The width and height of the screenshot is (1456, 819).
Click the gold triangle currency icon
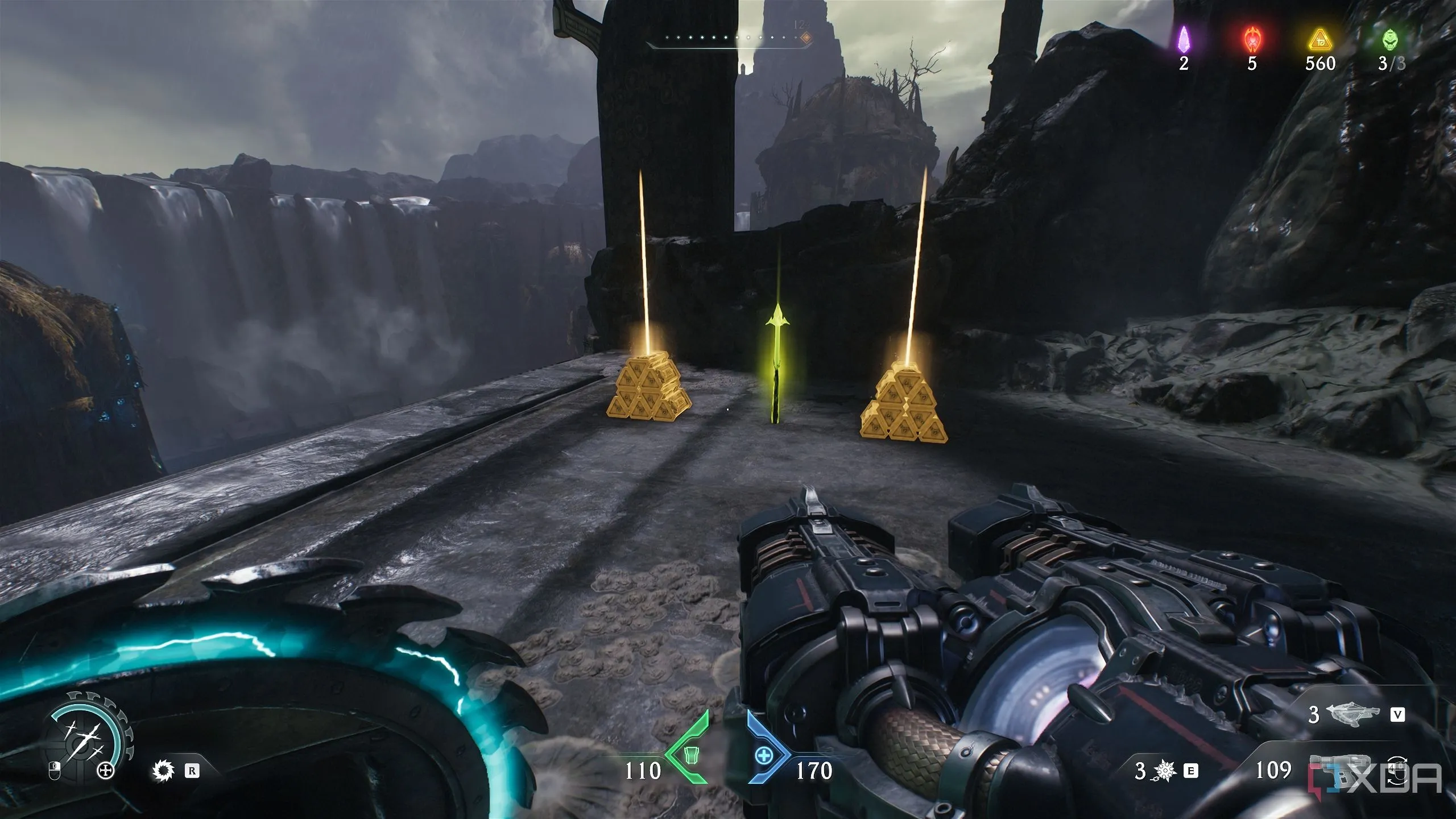click(1320, 39)
